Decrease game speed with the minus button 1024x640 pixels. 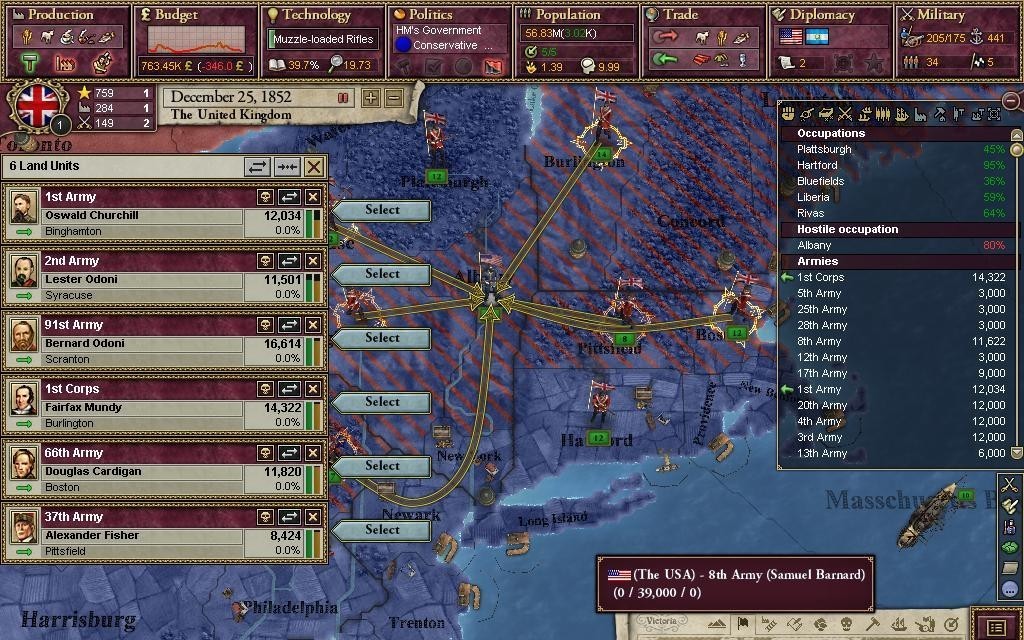pos(394,98)
